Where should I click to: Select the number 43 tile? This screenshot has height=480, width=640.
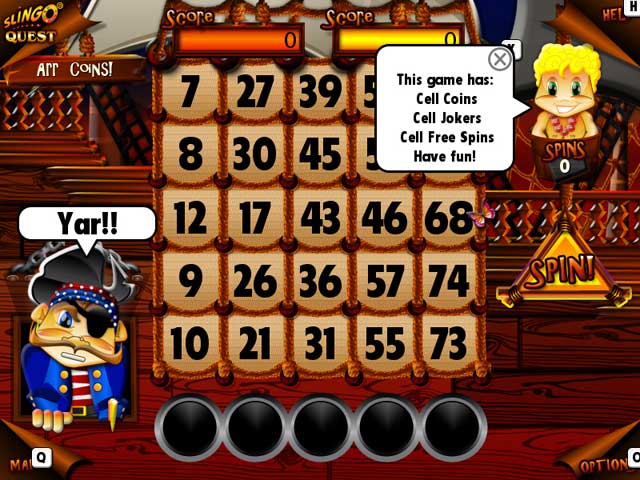(320, 218)
